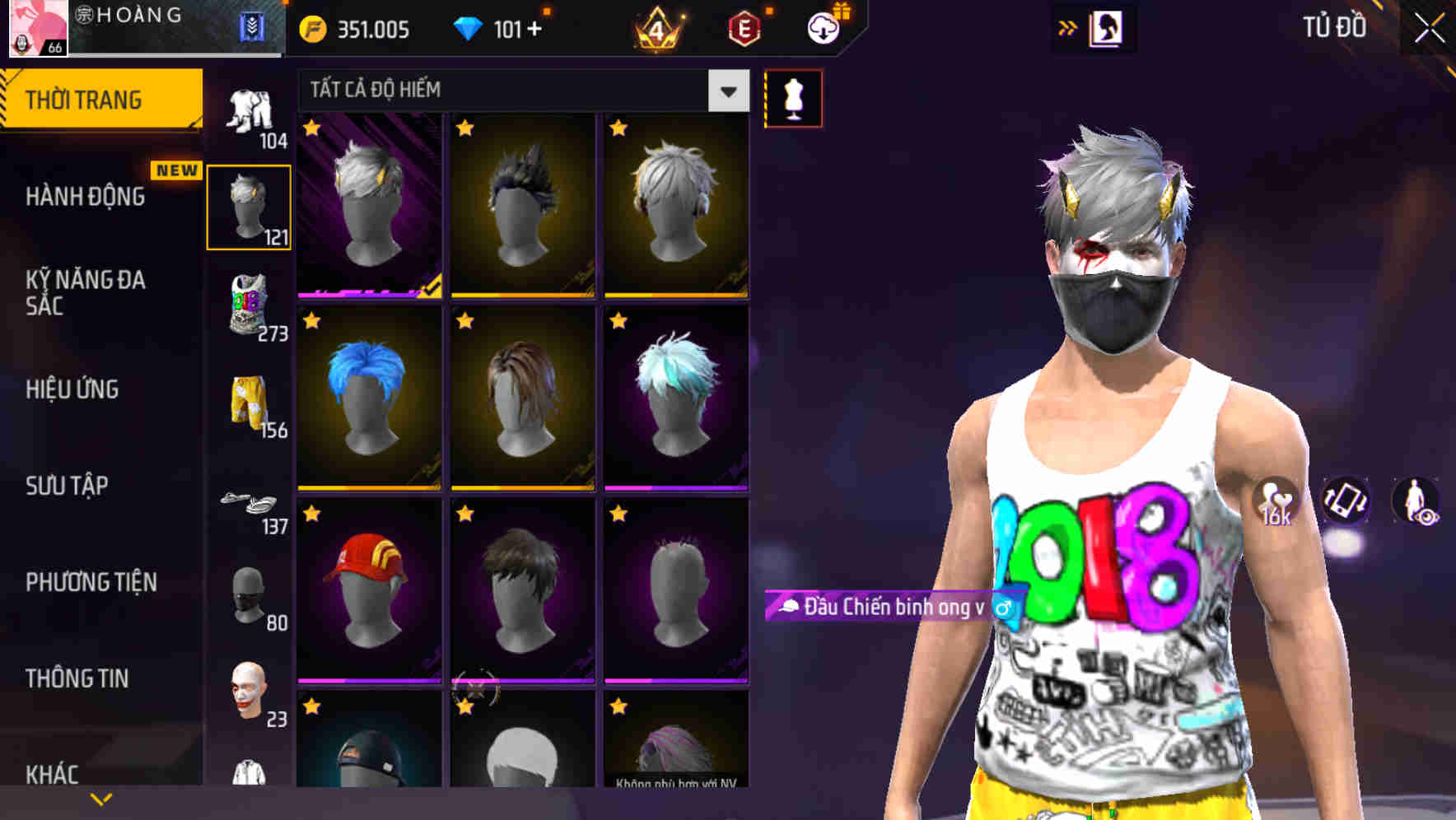Select the shirts category with 273 items
This screenshot has width=1456, height=820.
click(250, 305)
